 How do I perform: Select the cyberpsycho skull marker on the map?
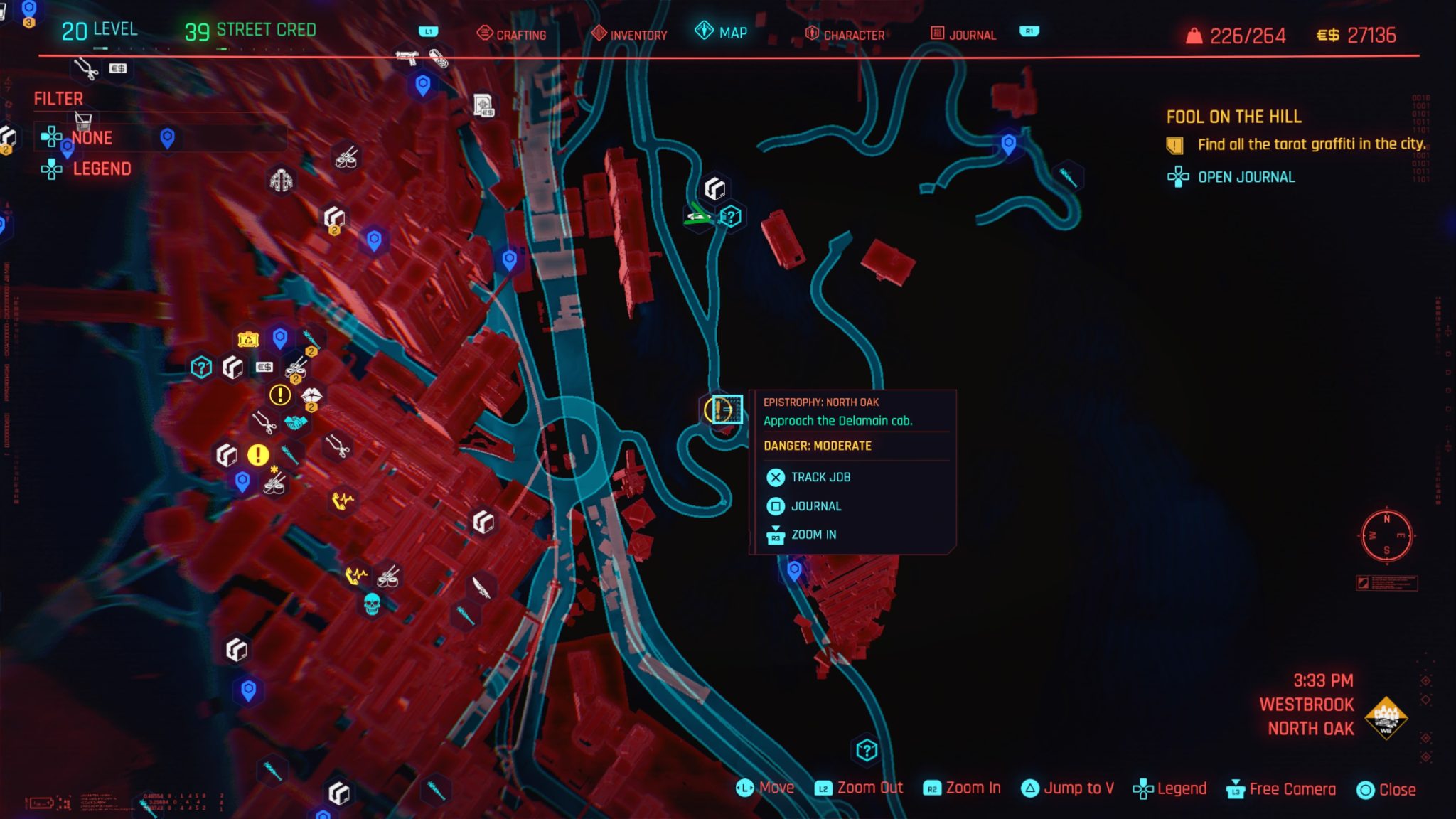[x=371, y=605]
